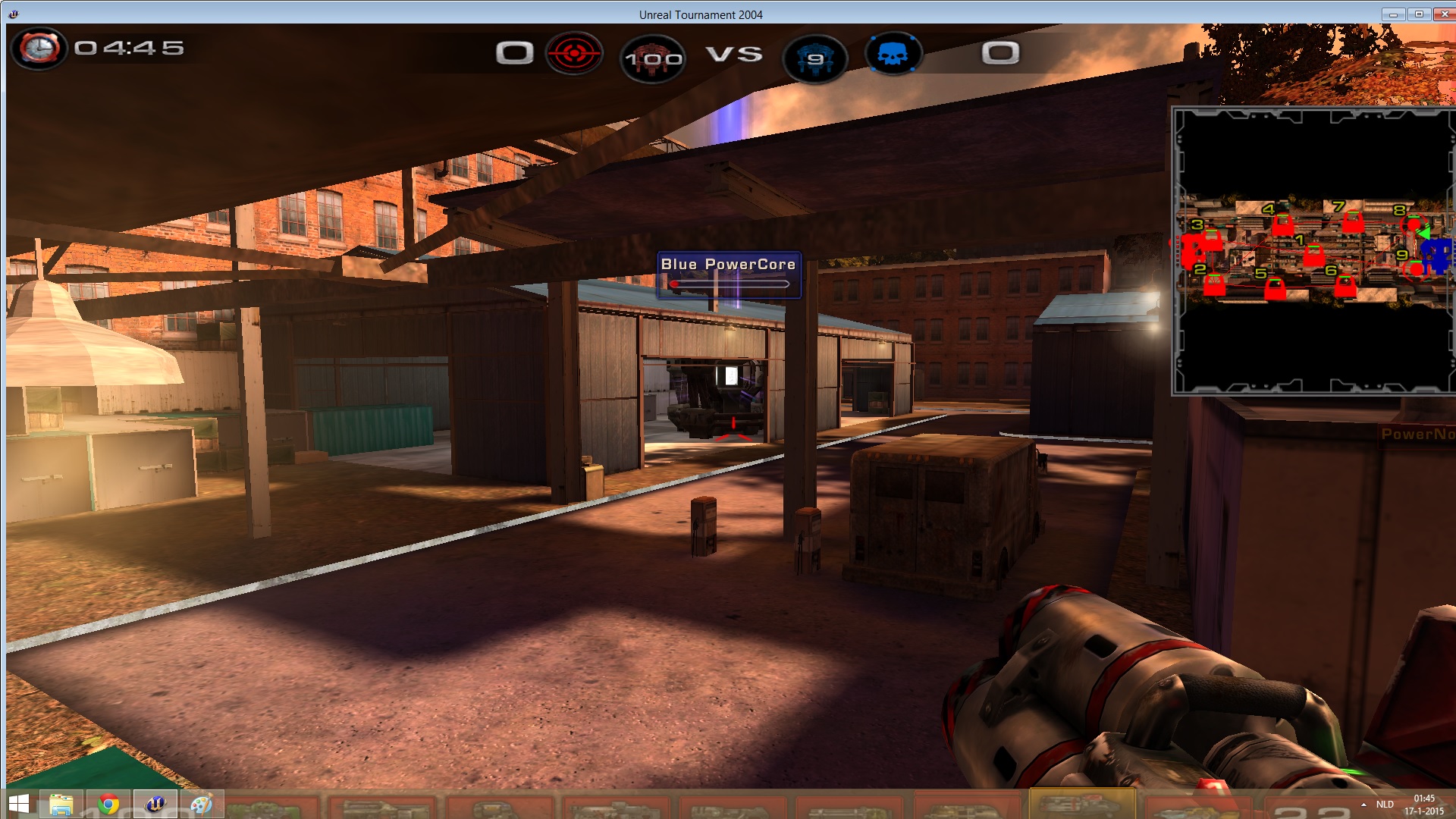1456x819 pixels.
Task: Click the blue PowerCore on the minimap
Action: 1437,253
